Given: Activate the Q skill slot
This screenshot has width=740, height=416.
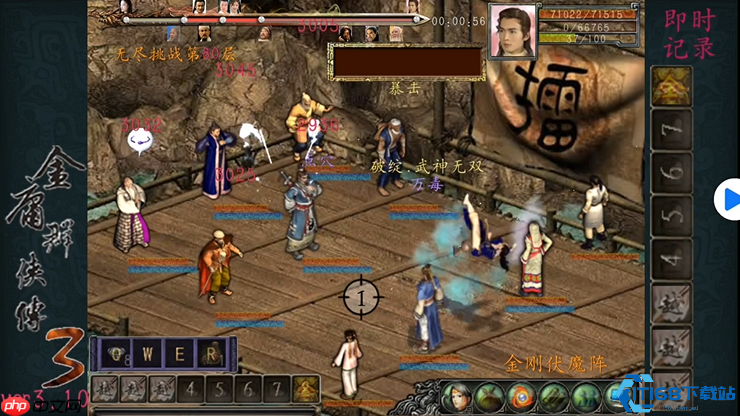Looking at the screenshot, I should (x=120, y=353).
